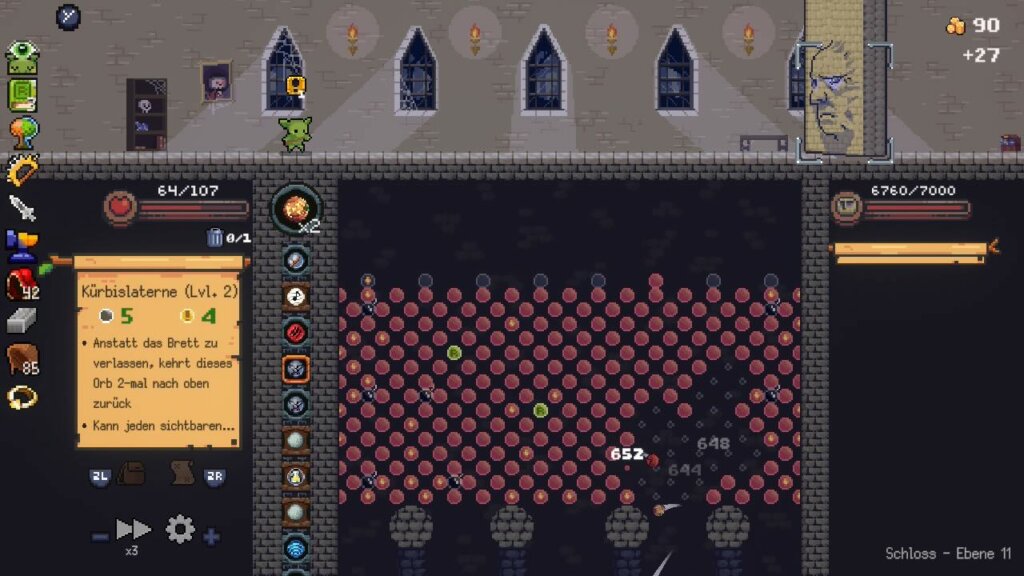The height and width of the screenshot is (576, 1024).
Task: Increase game speed with the plus button
Action: 211,537
